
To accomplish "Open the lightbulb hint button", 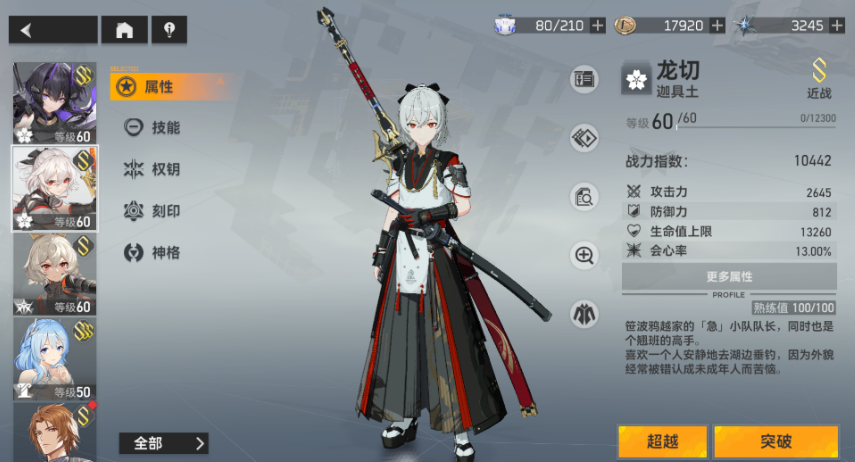I will (169, 30).
